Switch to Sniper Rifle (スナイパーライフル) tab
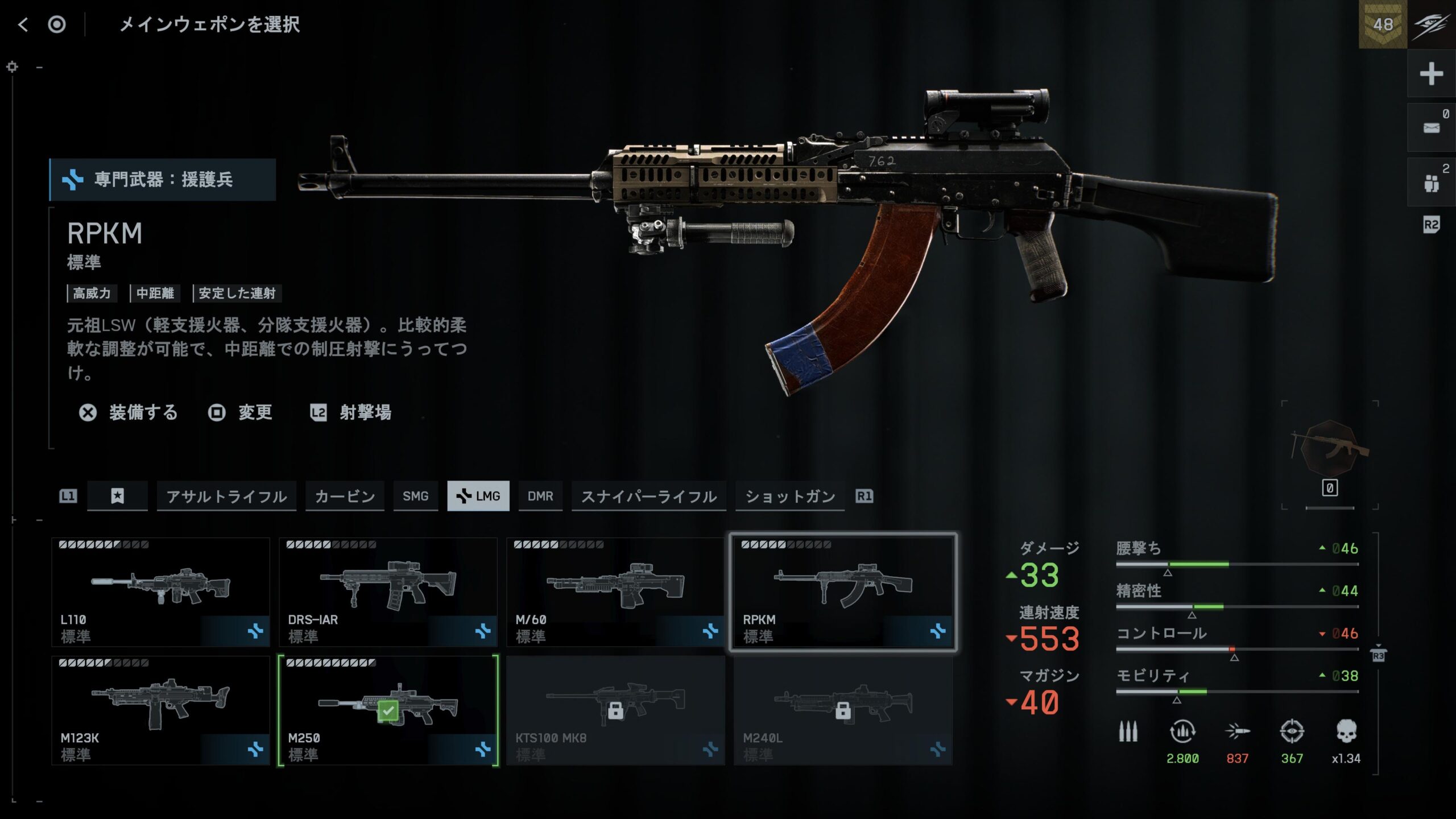 [x=648, y=496]
